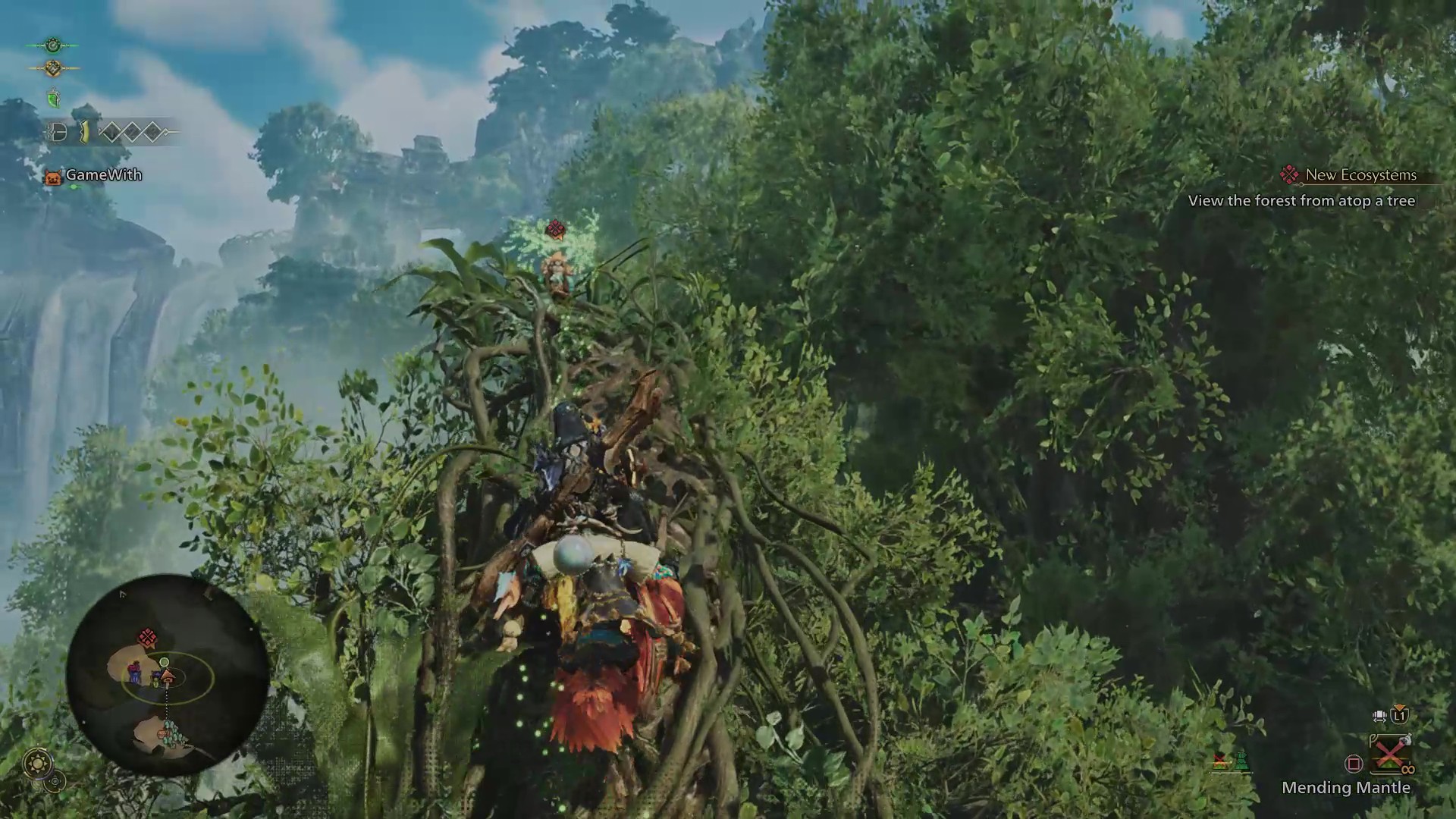This screenshot has height=819, width=1456.
Task: Click the L1 item control icon
Action: pos(1399,717)
